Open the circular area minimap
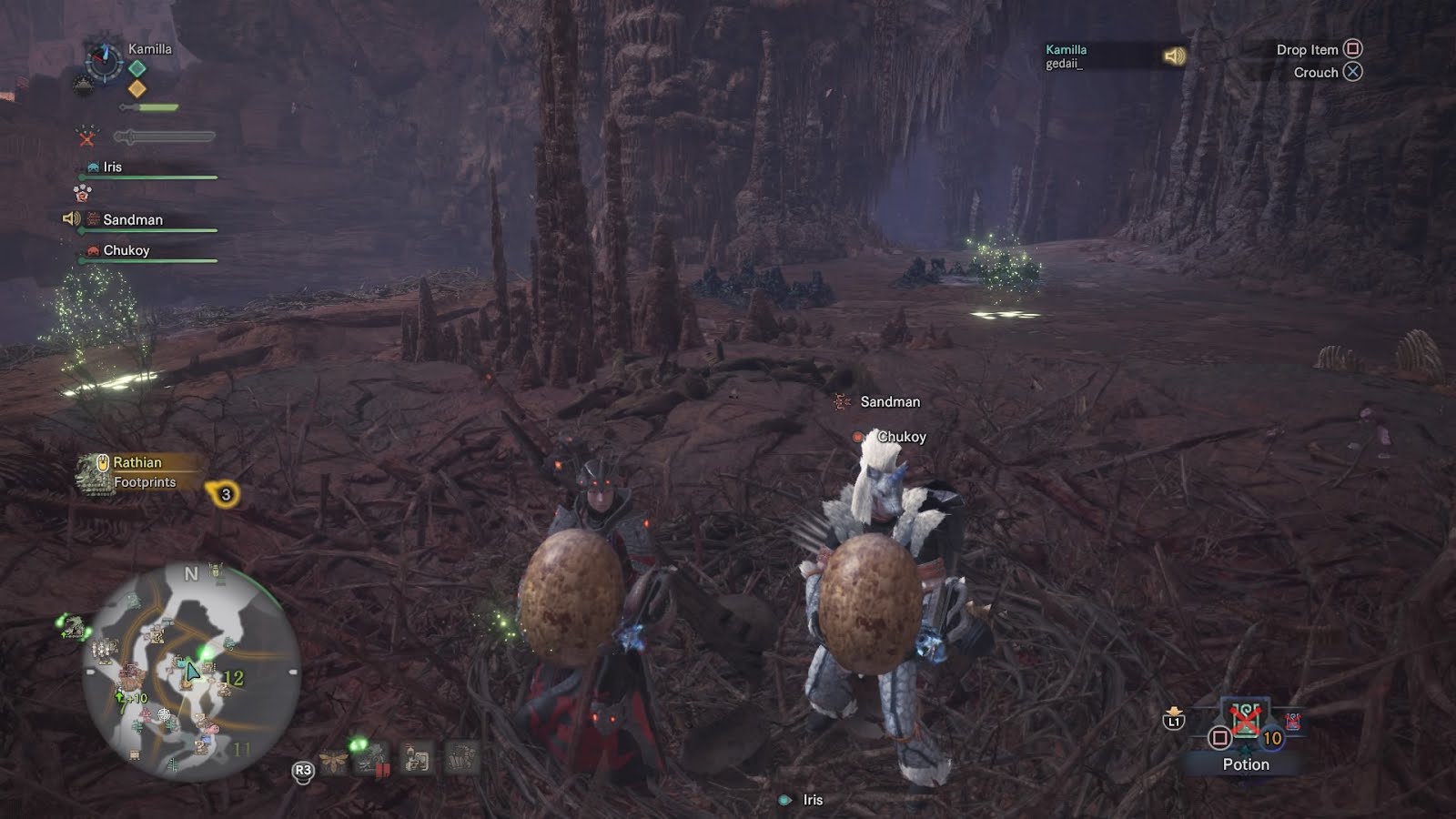The width and height of the screenshot is (1456, 819). (x=191, y=672)
